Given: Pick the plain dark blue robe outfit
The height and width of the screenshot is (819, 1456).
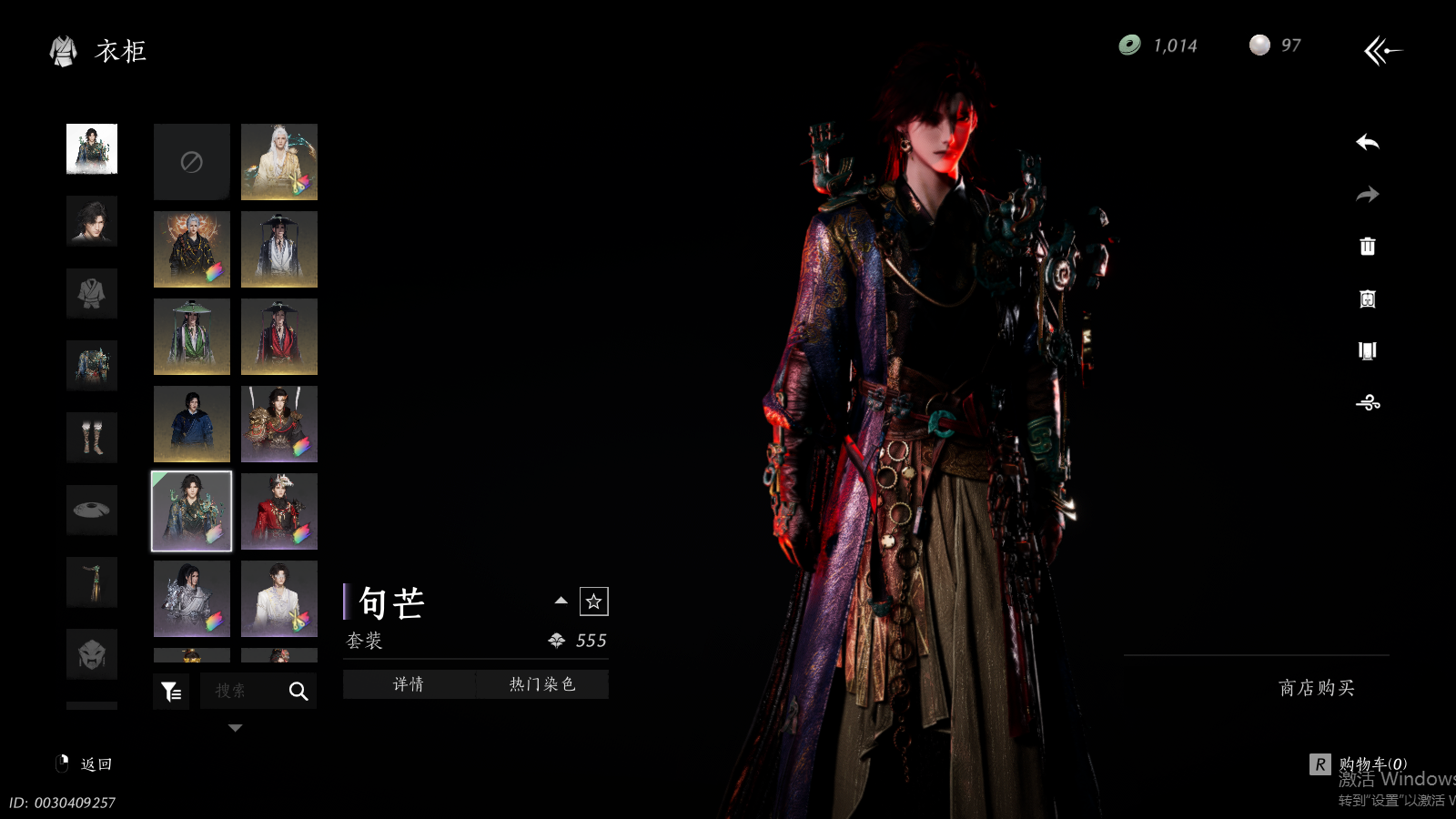Looking at the screenshot, I should coord(191,424).
